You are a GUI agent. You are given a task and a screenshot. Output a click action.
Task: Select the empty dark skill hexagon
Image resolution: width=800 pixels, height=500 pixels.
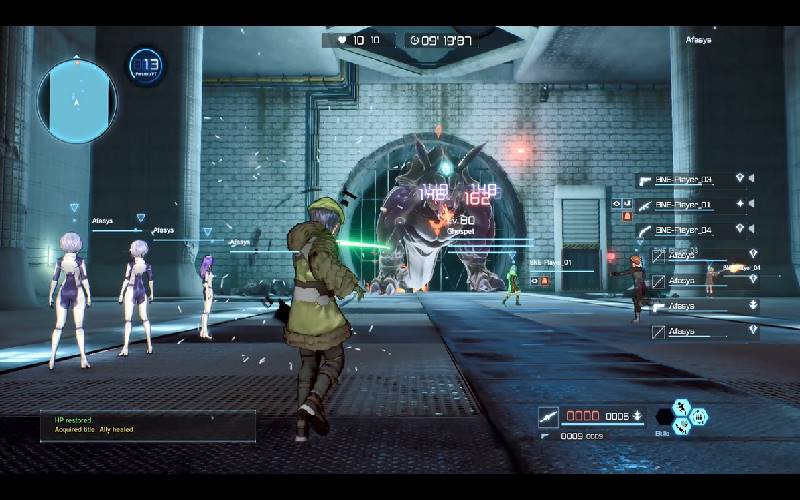pos(663,416)
